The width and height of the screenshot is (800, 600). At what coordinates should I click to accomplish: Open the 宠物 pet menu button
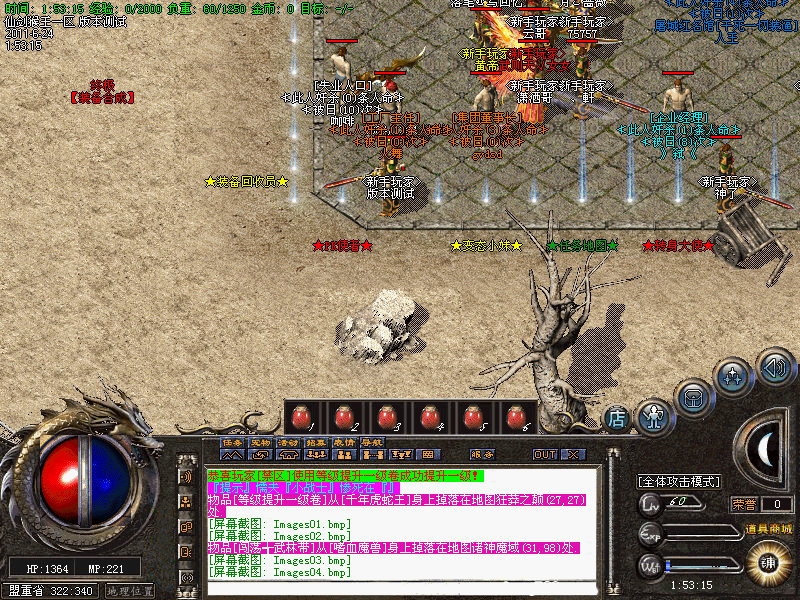[260, 442]
